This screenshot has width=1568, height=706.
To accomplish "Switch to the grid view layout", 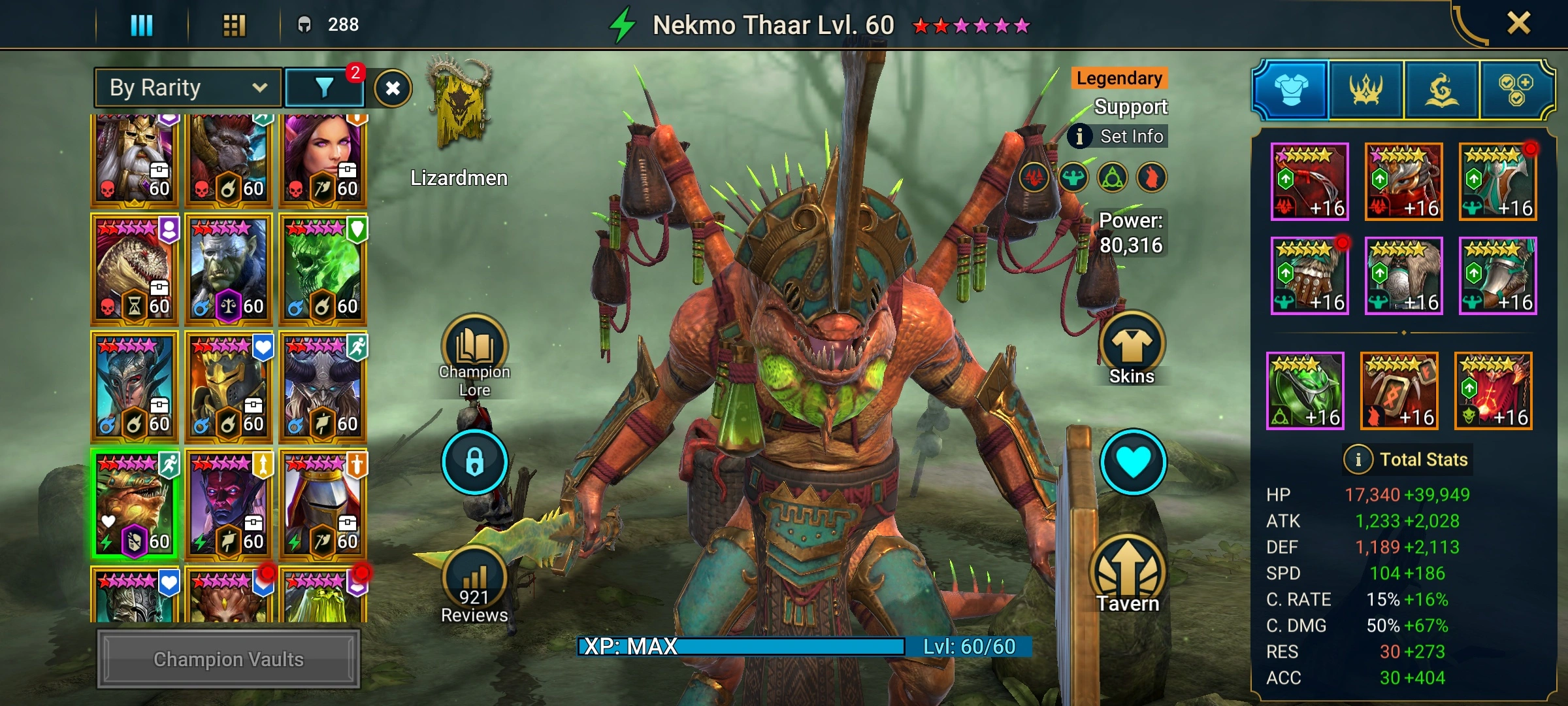I will click(x=234, y=25).
